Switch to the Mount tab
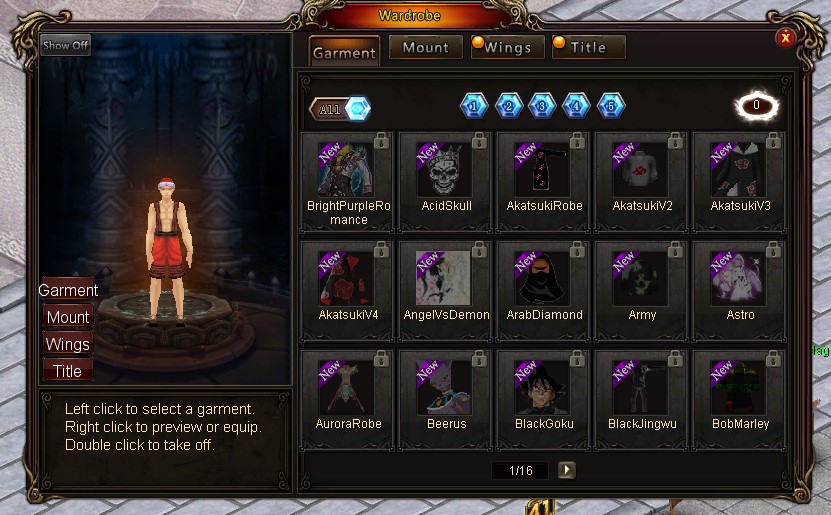The image size is (831, 515). pyautogui.click(x=425, y=47)
